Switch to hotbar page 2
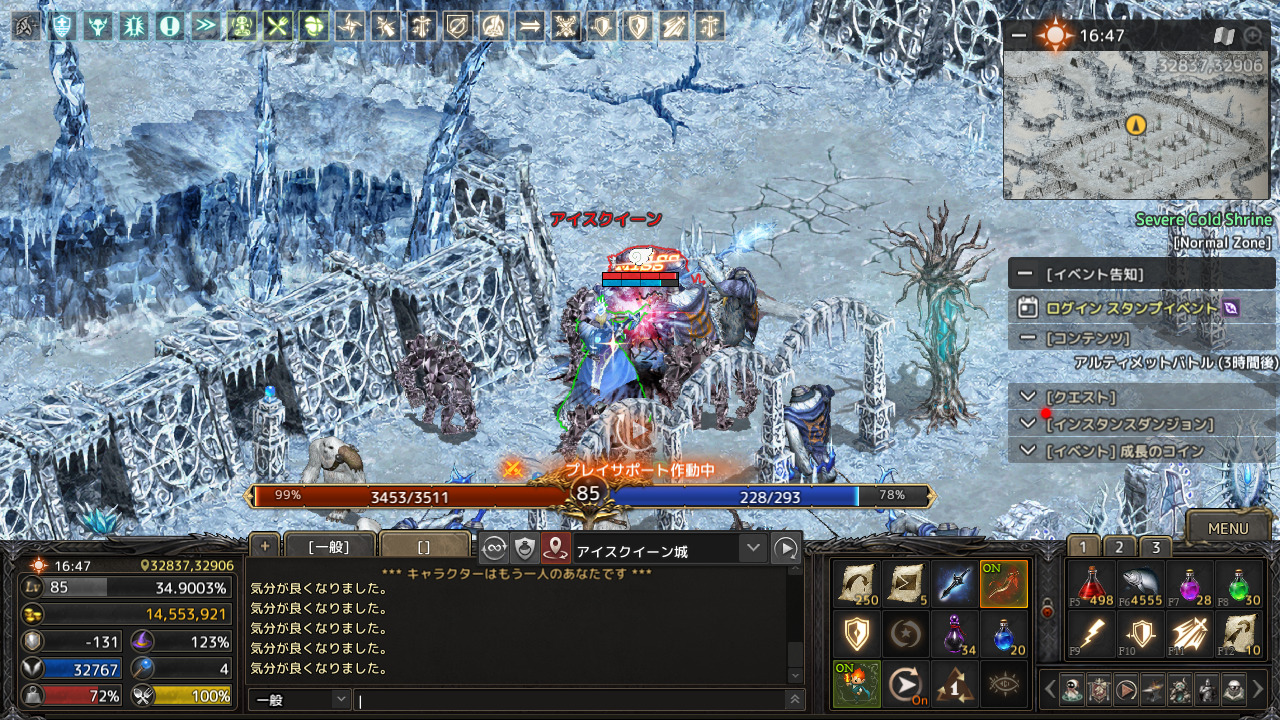 [1119, 547]
